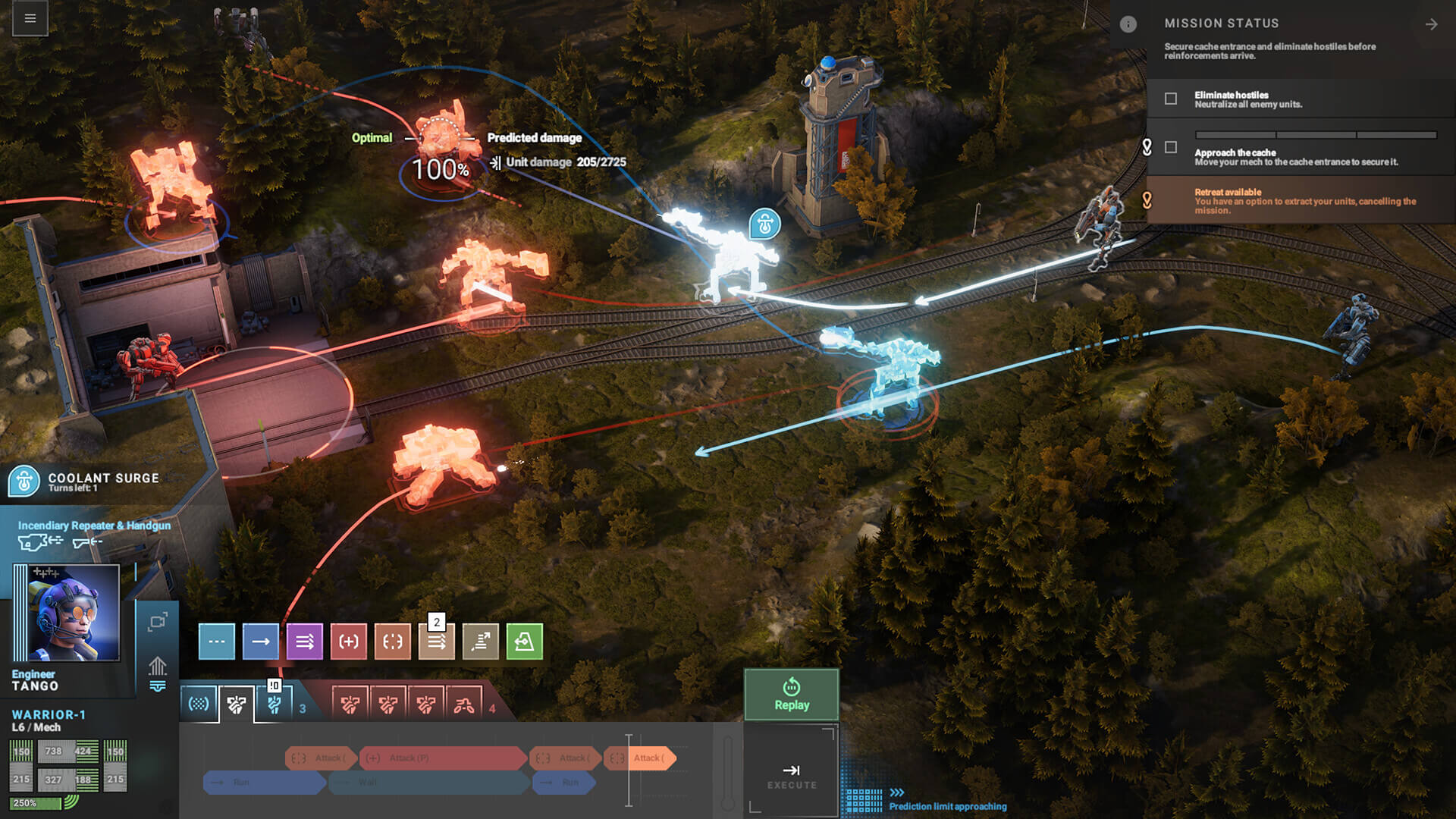Image resolution: width=1456 pixels, height=819 pixels.
Task: Select the enemy tank unit tab
Action: tap(464, 705)
